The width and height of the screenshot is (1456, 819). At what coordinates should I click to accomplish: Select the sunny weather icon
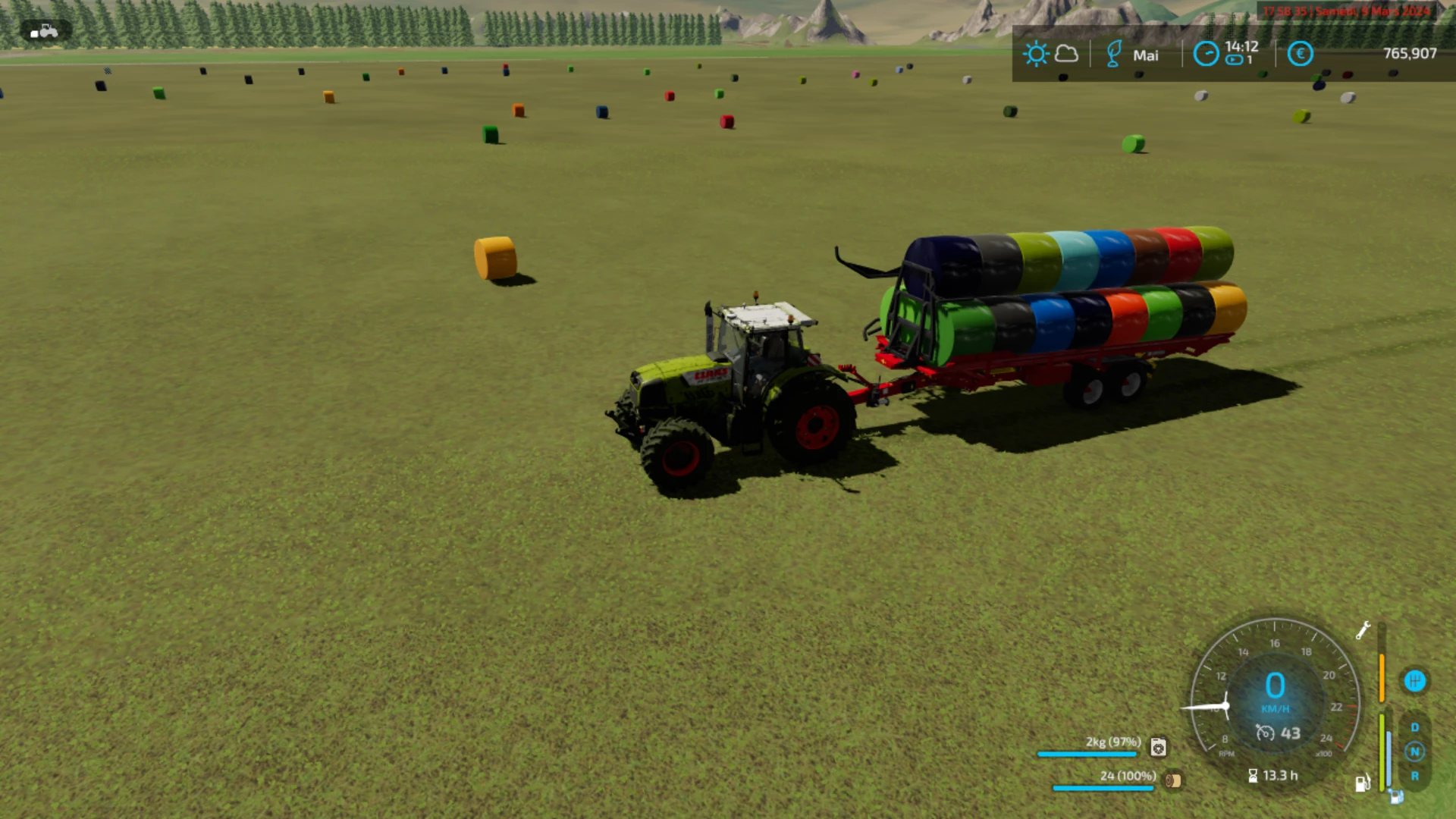tap(1035, 54)
